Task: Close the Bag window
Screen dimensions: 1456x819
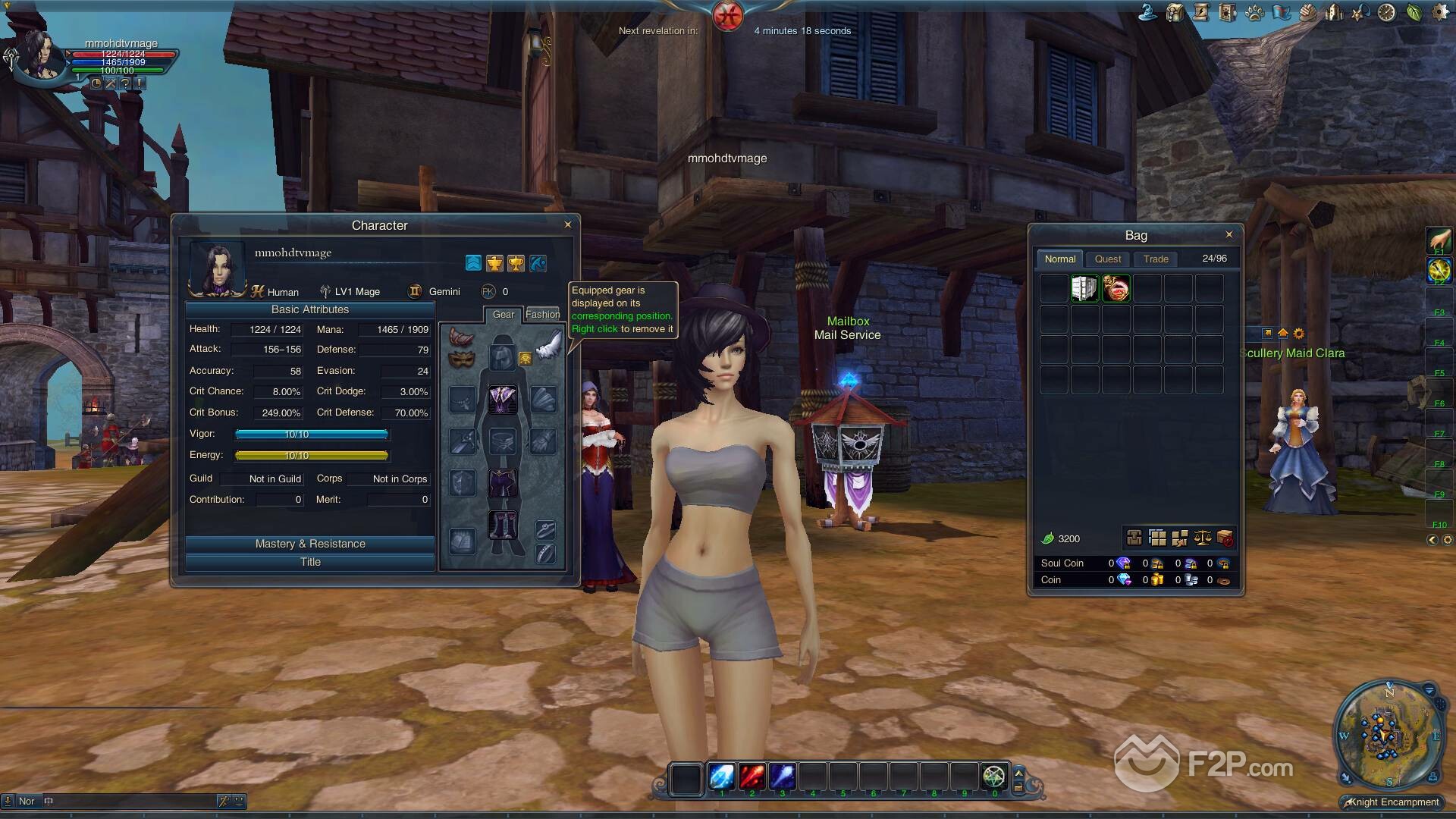Action: coord(1229,234)
